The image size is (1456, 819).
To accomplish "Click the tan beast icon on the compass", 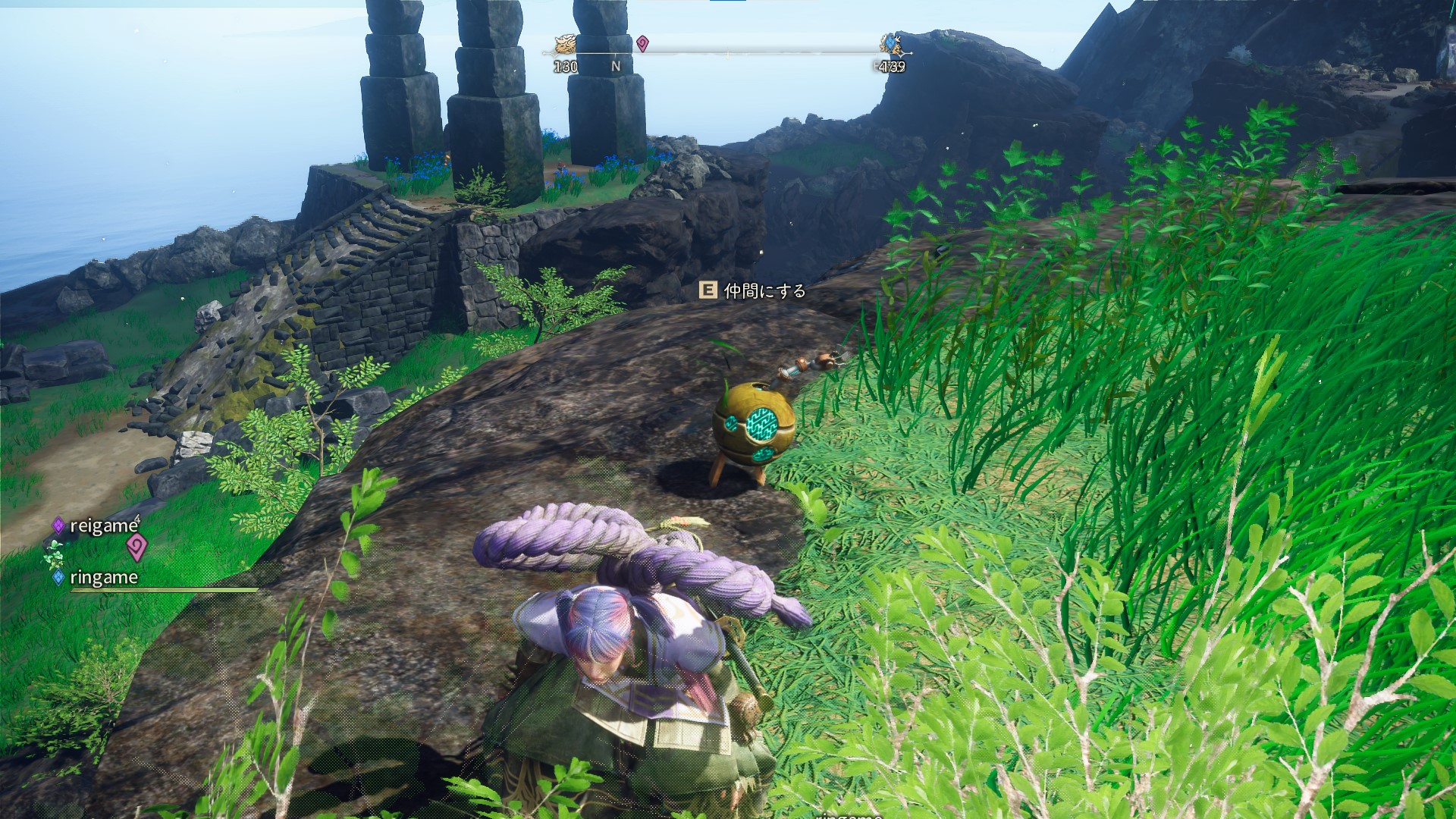I will (x=565, y=45).
